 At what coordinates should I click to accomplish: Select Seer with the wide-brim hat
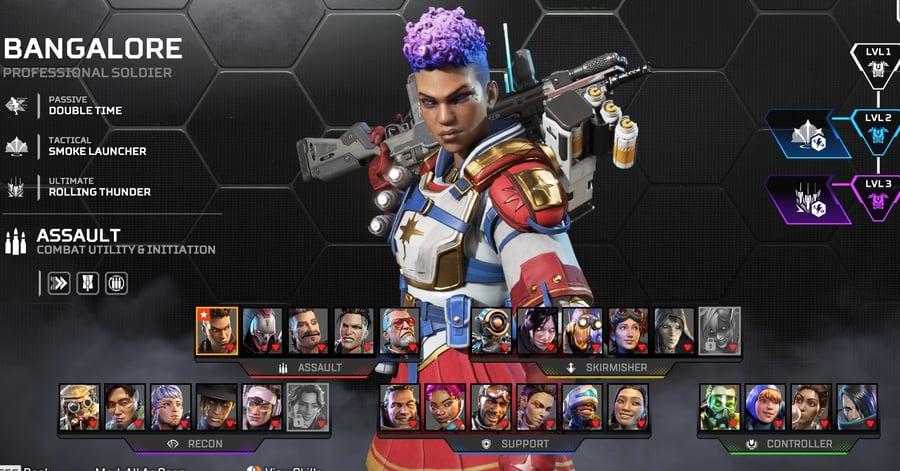216,407
